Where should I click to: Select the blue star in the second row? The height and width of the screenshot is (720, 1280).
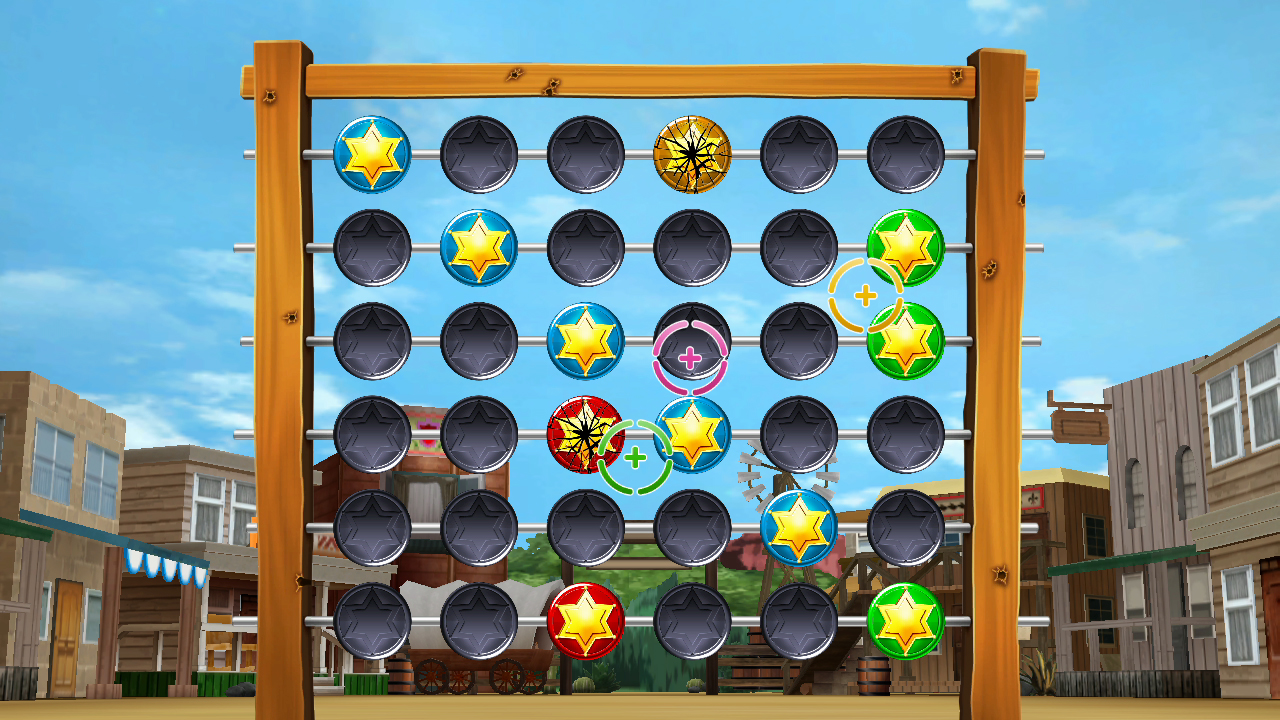tap(478, 245)
